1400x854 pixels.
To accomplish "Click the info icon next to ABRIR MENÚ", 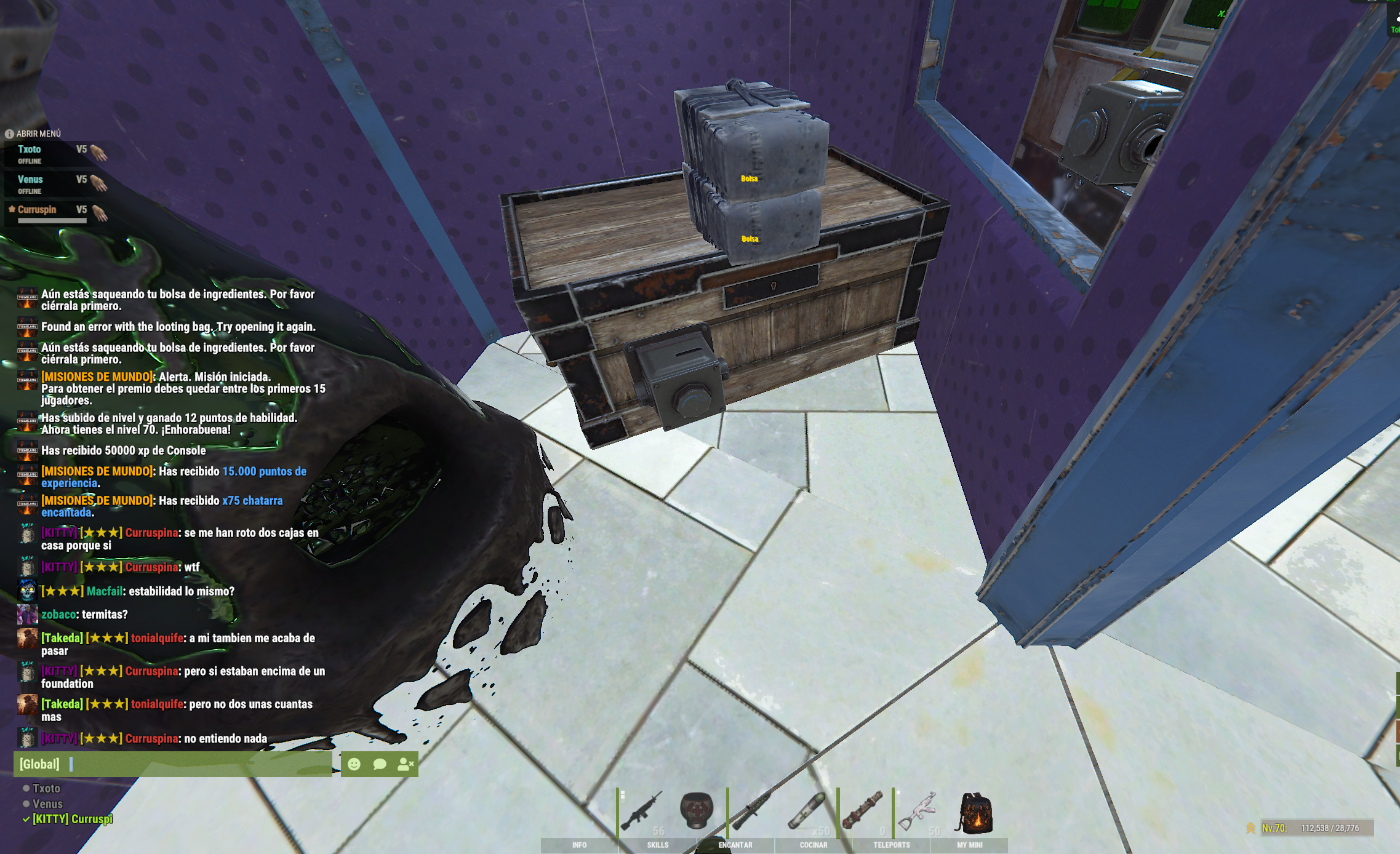I will pyautogui.click(x=9, y=134).
